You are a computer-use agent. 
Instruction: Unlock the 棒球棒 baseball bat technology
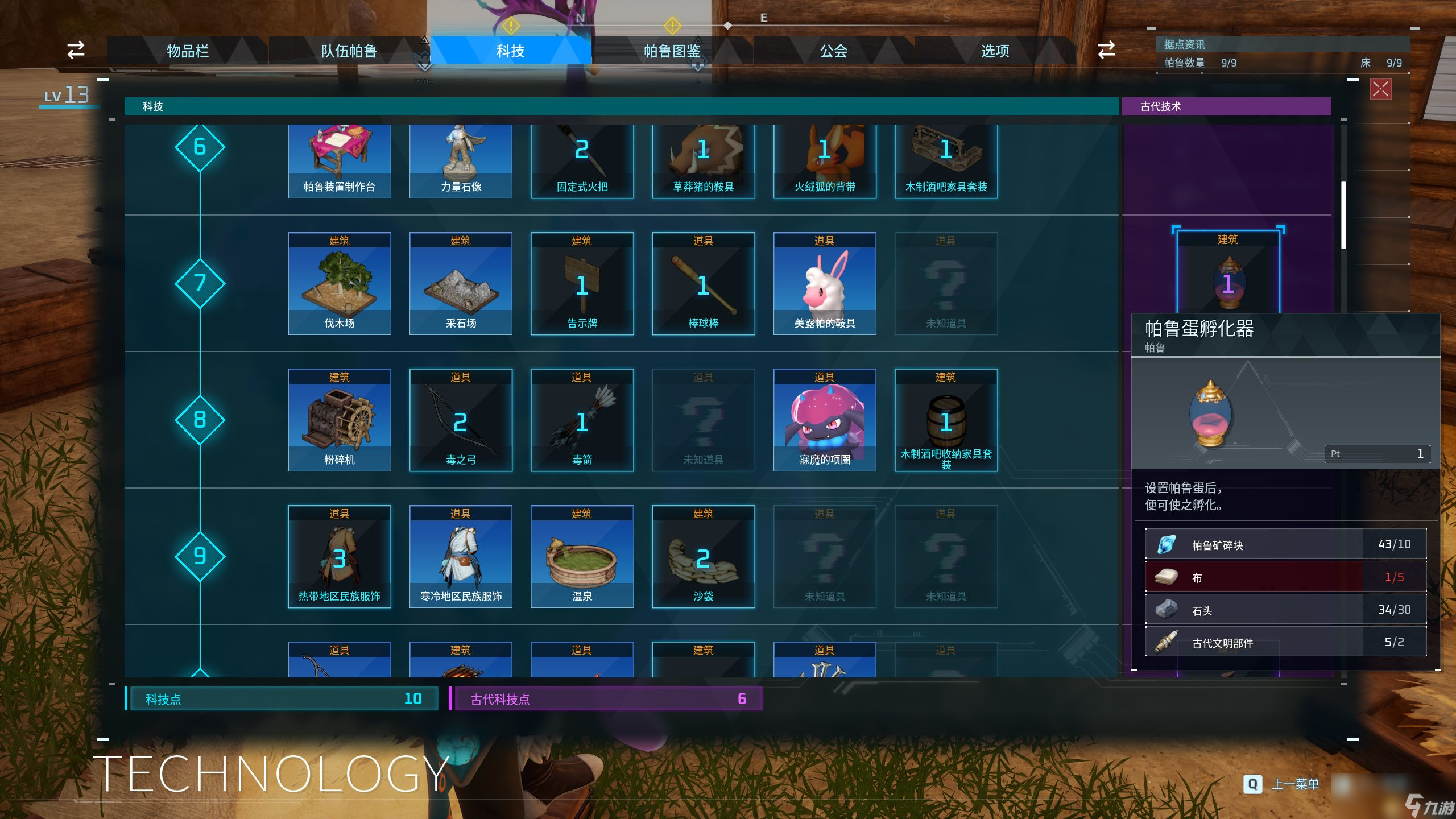[x=703, y=283]
